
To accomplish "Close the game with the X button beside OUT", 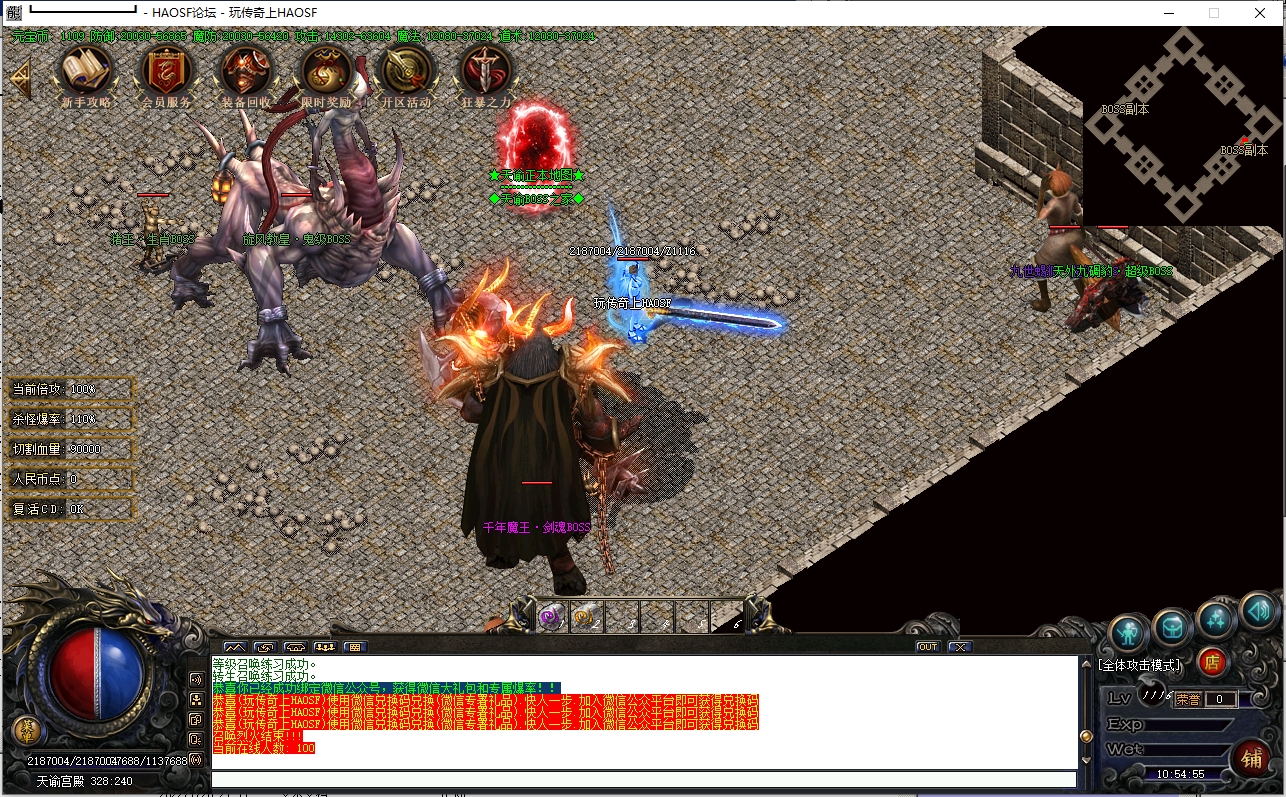I will click(x=960, y=647).
